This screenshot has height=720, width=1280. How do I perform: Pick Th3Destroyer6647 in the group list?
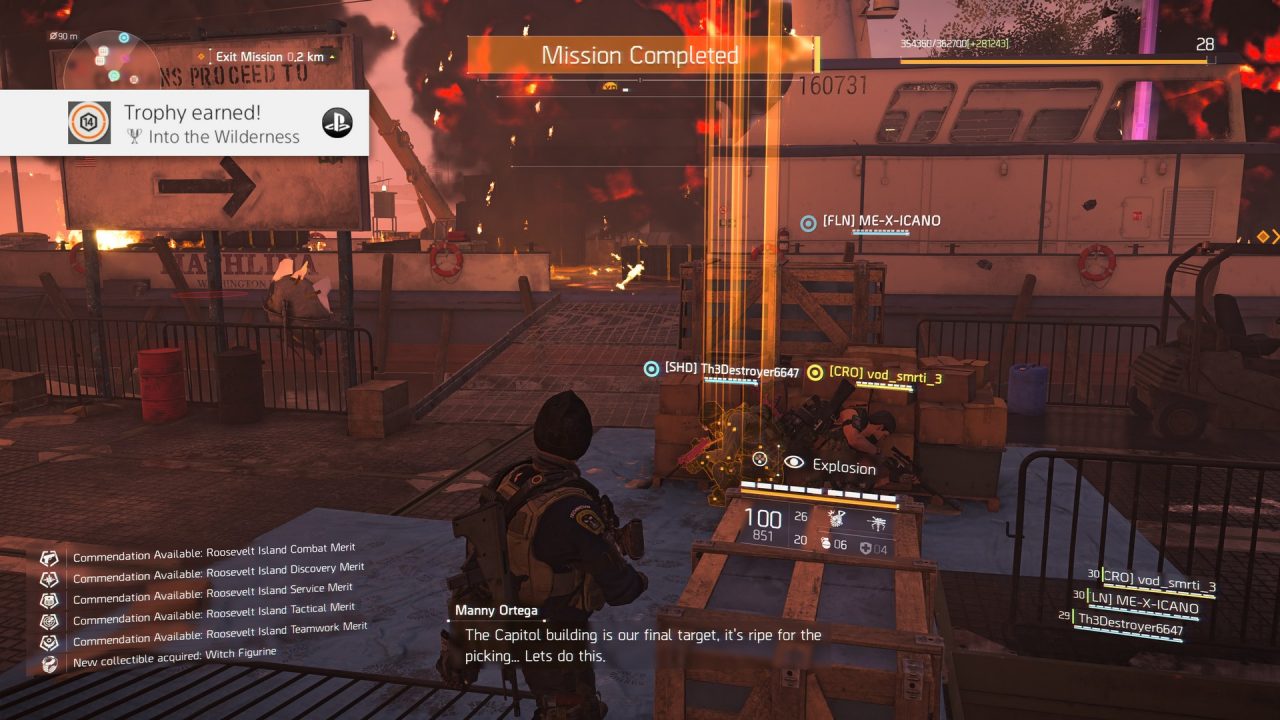[x=1130, y=630]
